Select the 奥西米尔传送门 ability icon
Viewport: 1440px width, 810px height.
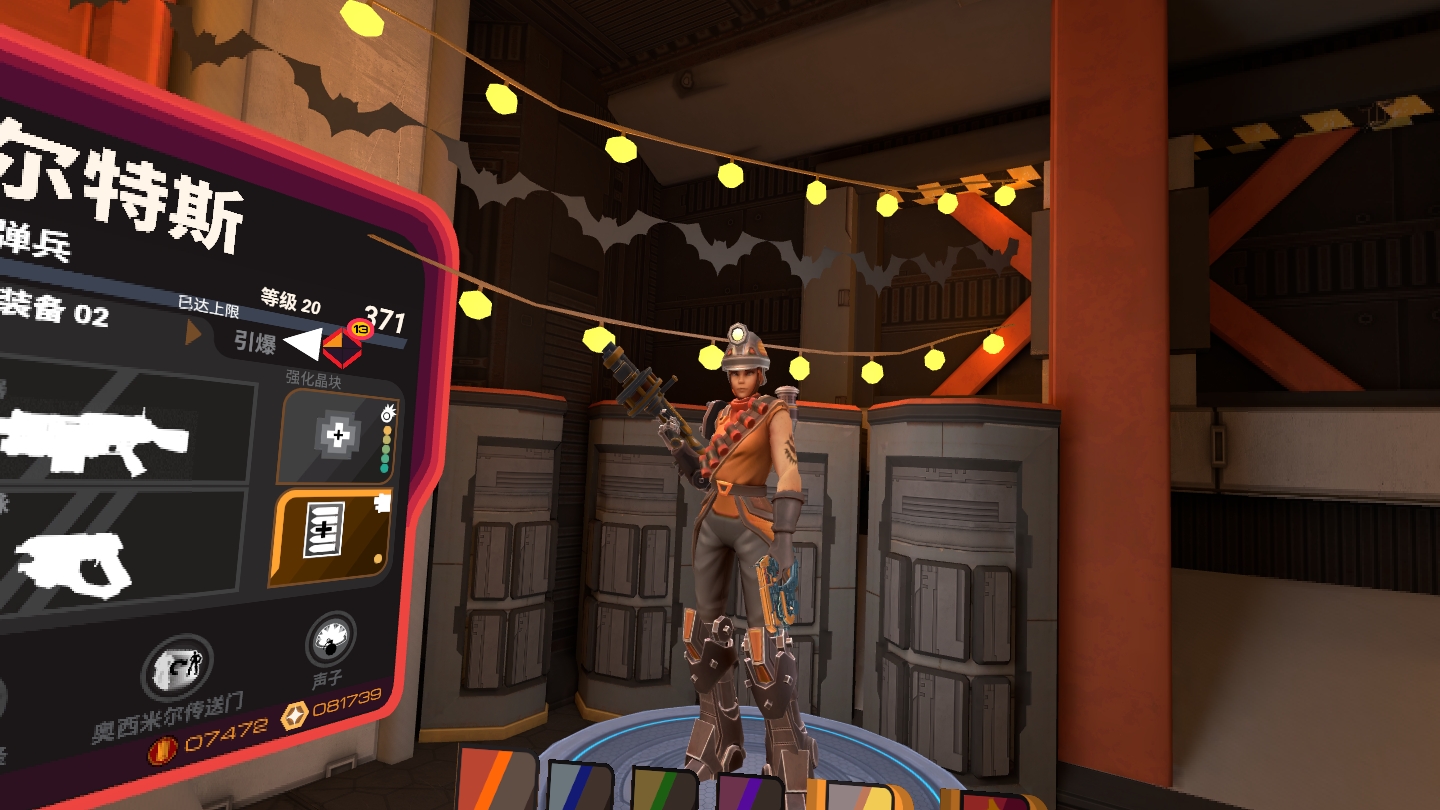(177, 669)
